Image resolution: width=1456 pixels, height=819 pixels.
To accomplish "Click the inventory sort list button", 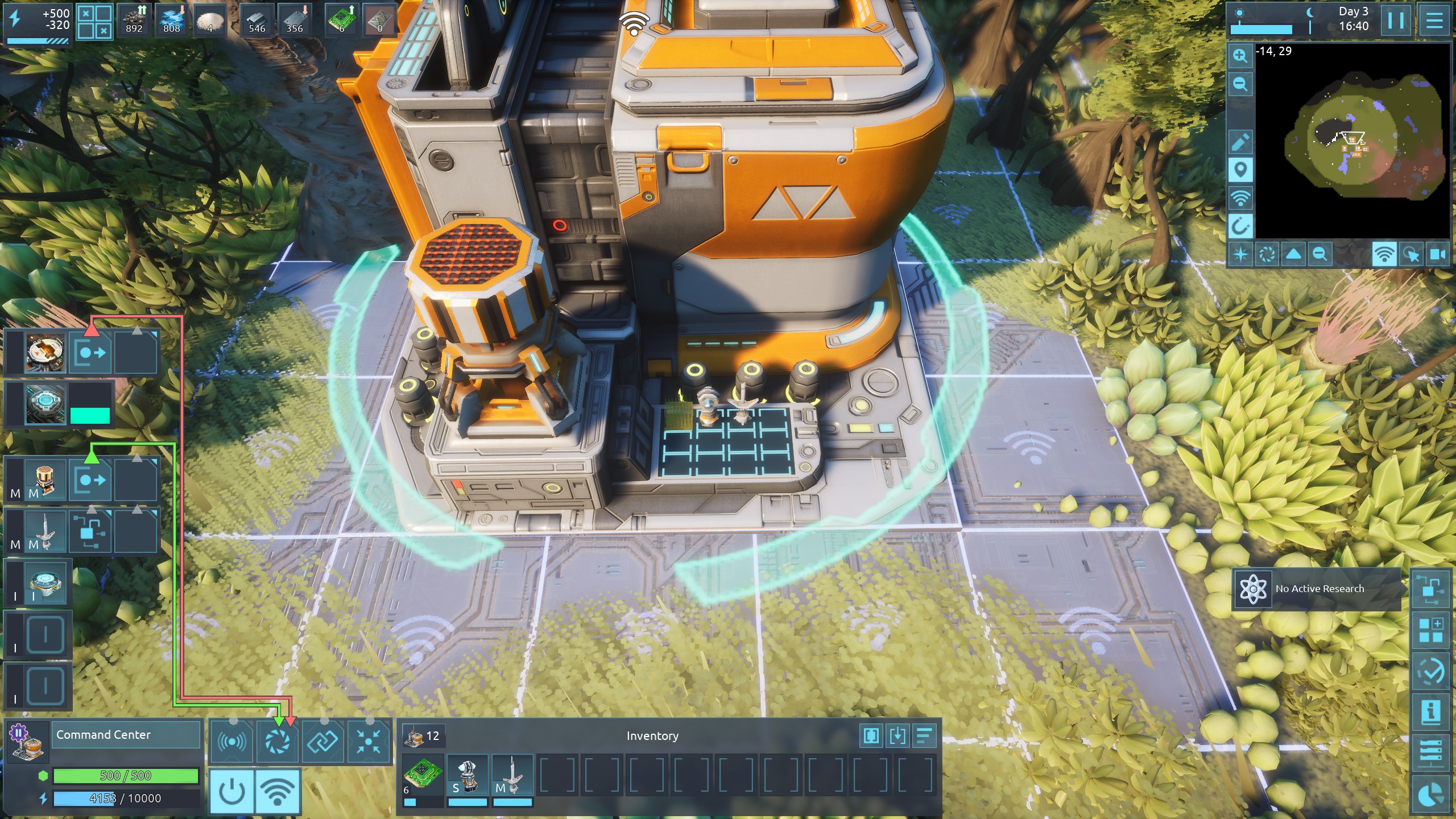I will pyautogui.click(x=924, y=735).
